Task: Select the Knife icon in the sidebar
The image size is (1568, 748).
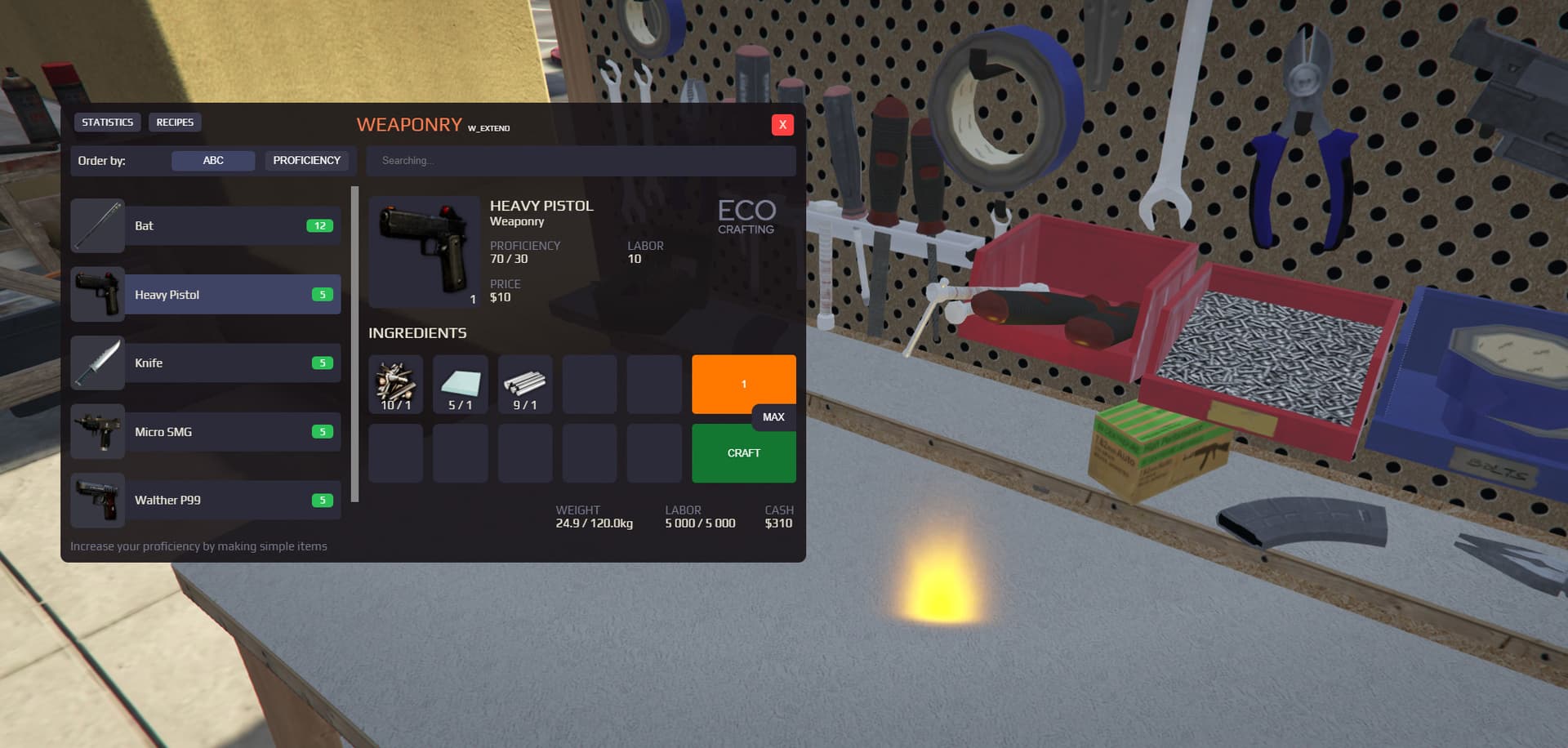Action: point(97,363)
